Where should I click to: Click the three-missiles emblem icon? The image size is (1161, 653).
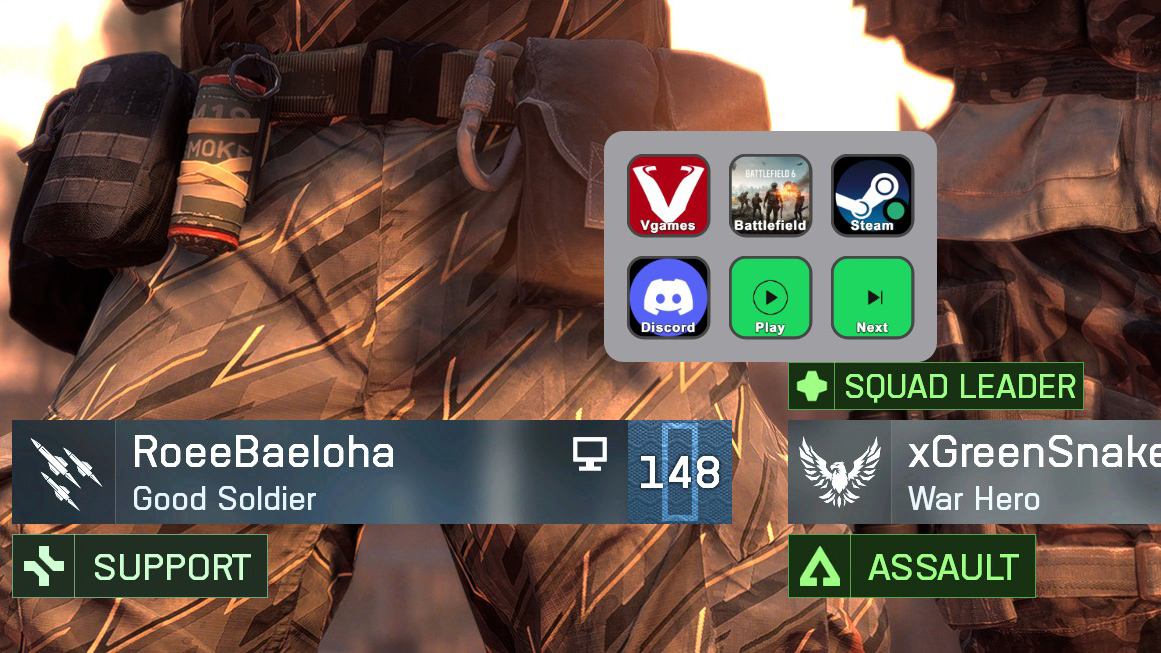tap(65, 472)
